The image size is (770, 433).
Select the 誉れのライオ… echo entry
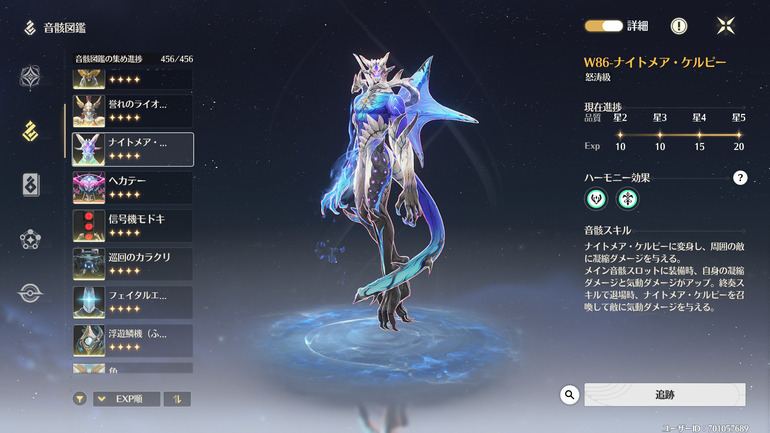[132, 109]
